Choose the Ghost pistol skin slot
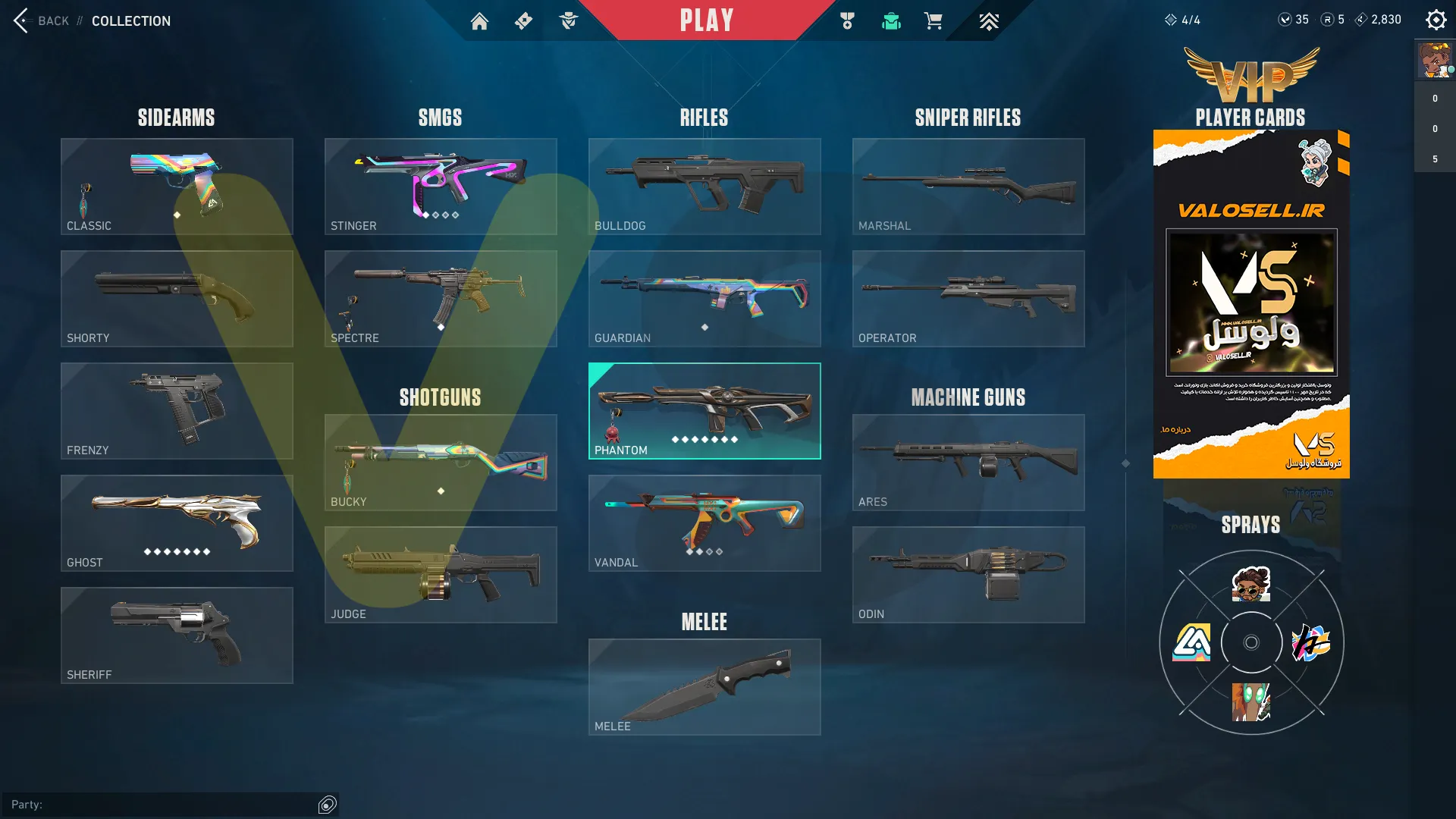Screen dimensions: 1456x819 point(177,523)
